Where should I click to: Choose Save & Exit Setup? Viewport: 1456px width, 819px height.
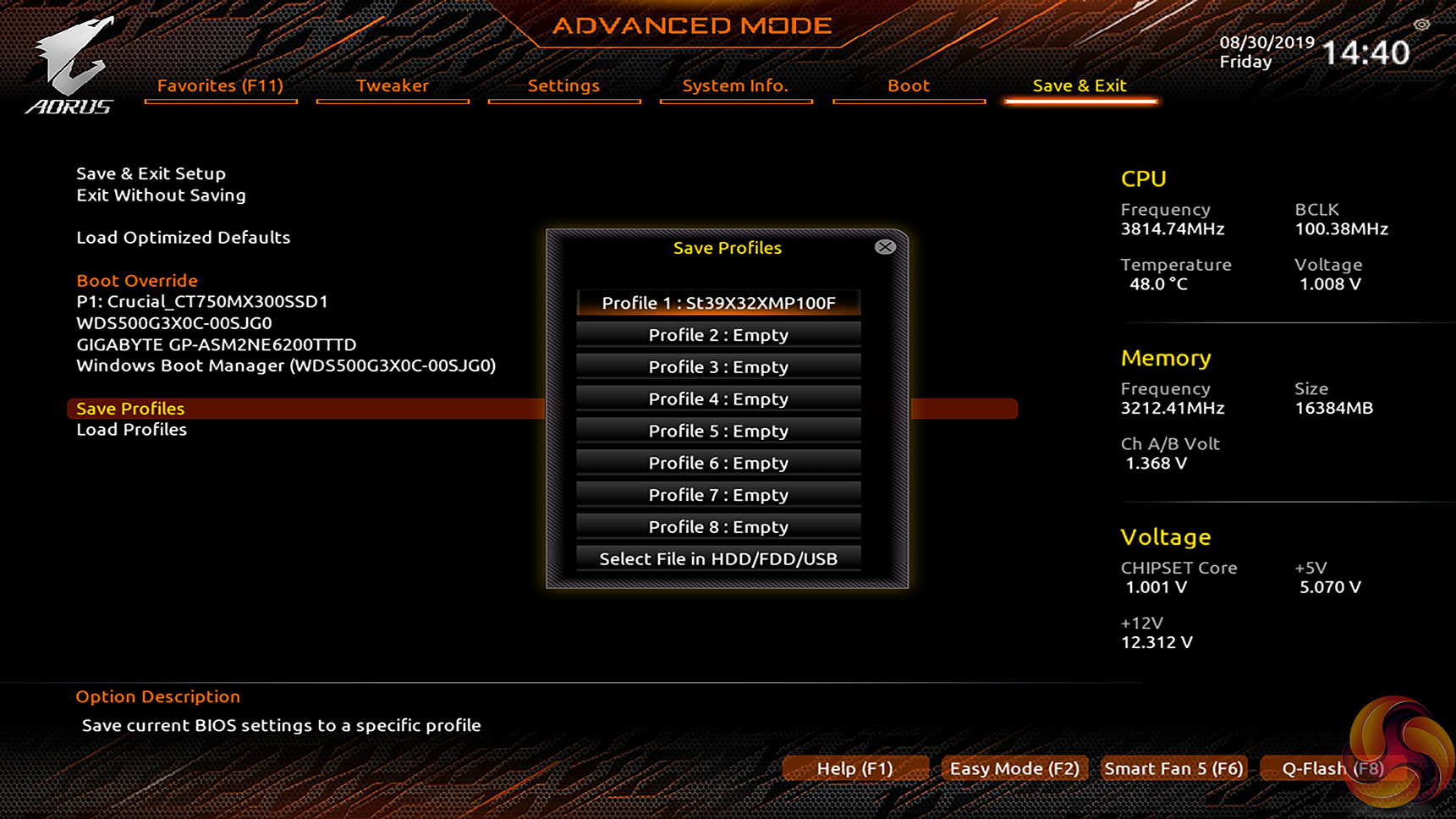point(151,173)
